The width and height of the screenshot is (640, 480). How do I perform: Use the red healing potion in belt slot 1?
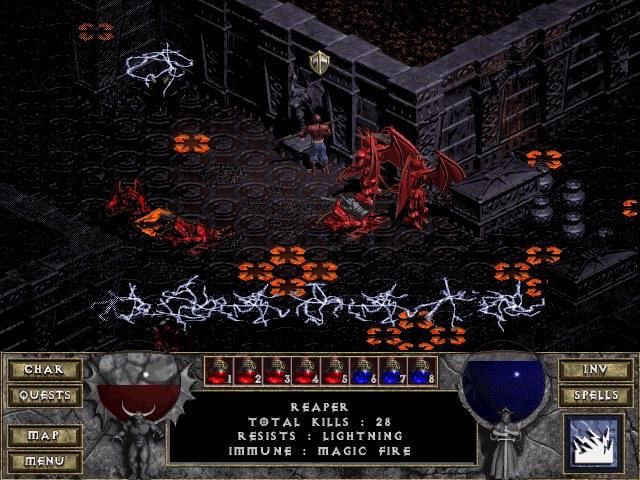pyautogui.click(x=219, y=371)
